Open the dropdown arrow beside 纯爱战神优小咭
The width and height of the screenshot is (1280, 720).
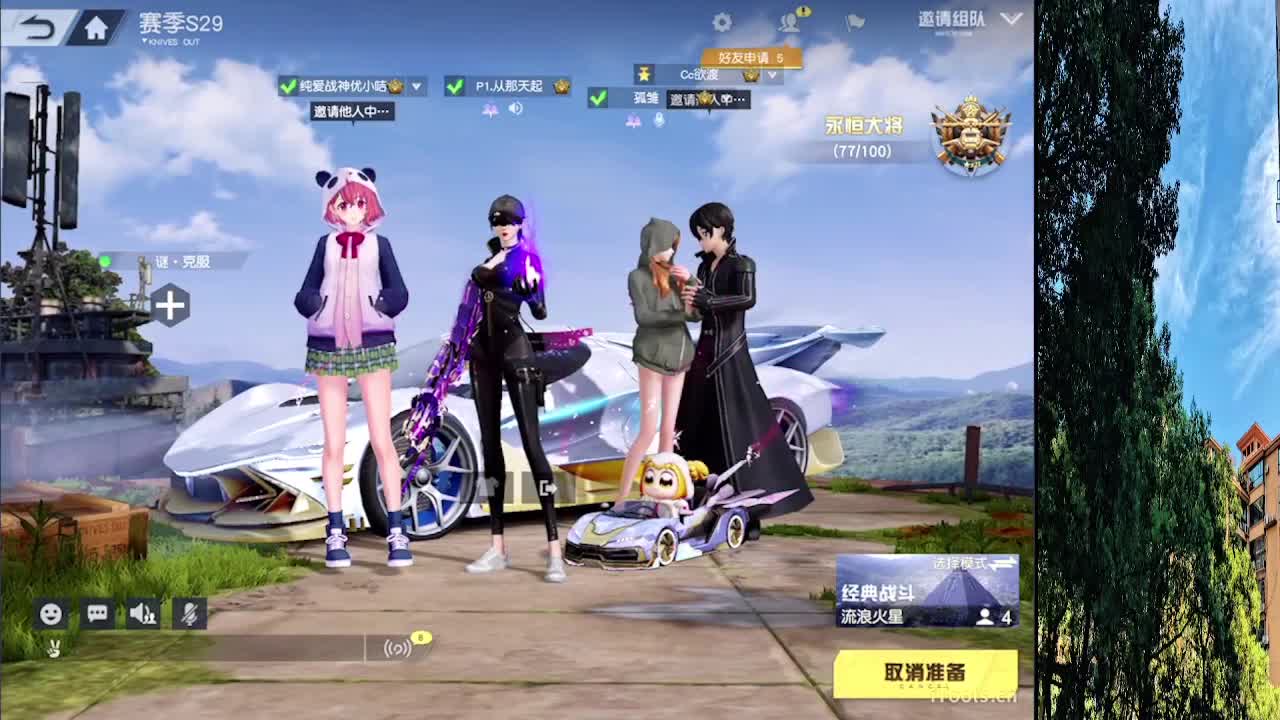pos(417,86)
